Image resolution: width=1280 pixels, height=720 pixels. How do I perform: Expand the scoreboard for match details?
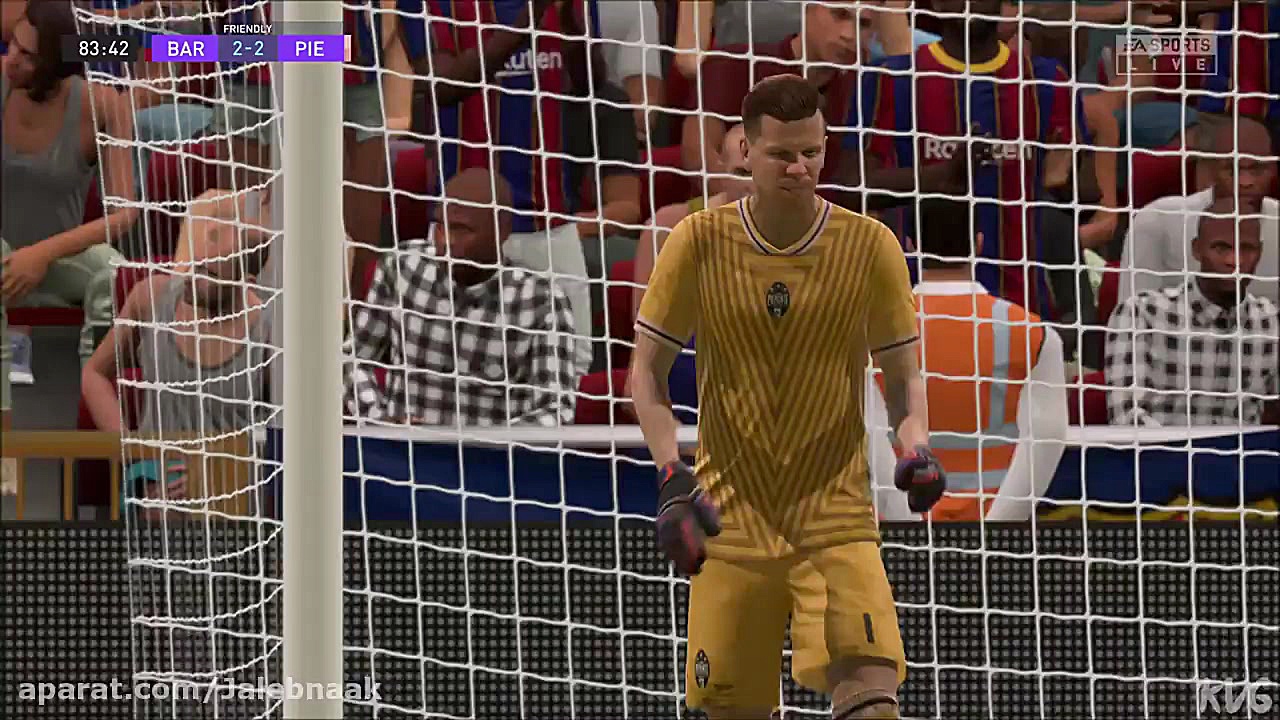(246, 48)
